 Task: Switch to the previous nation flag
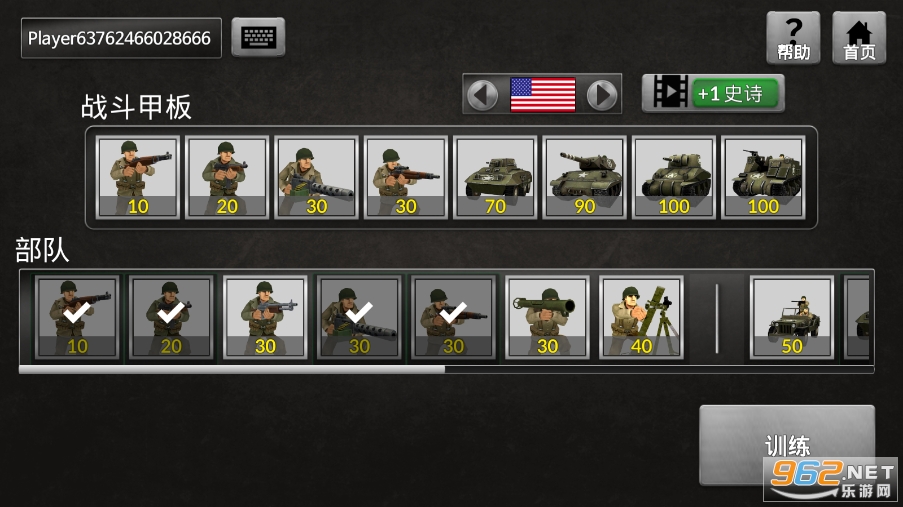pyautogui.click(x=483, y=94)
